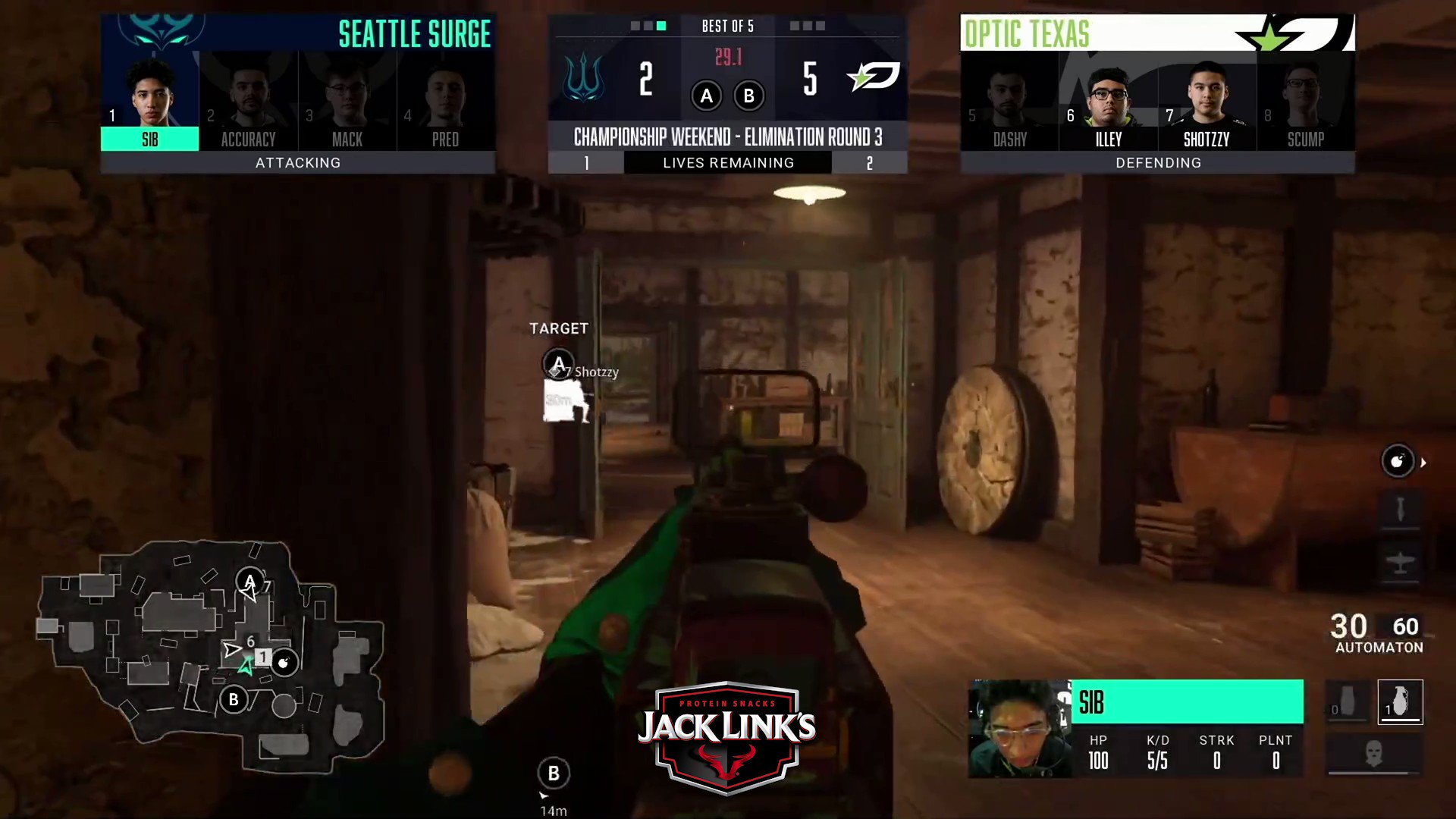Click the CHAMPIONSHIP WEEKEND banner

727,137
